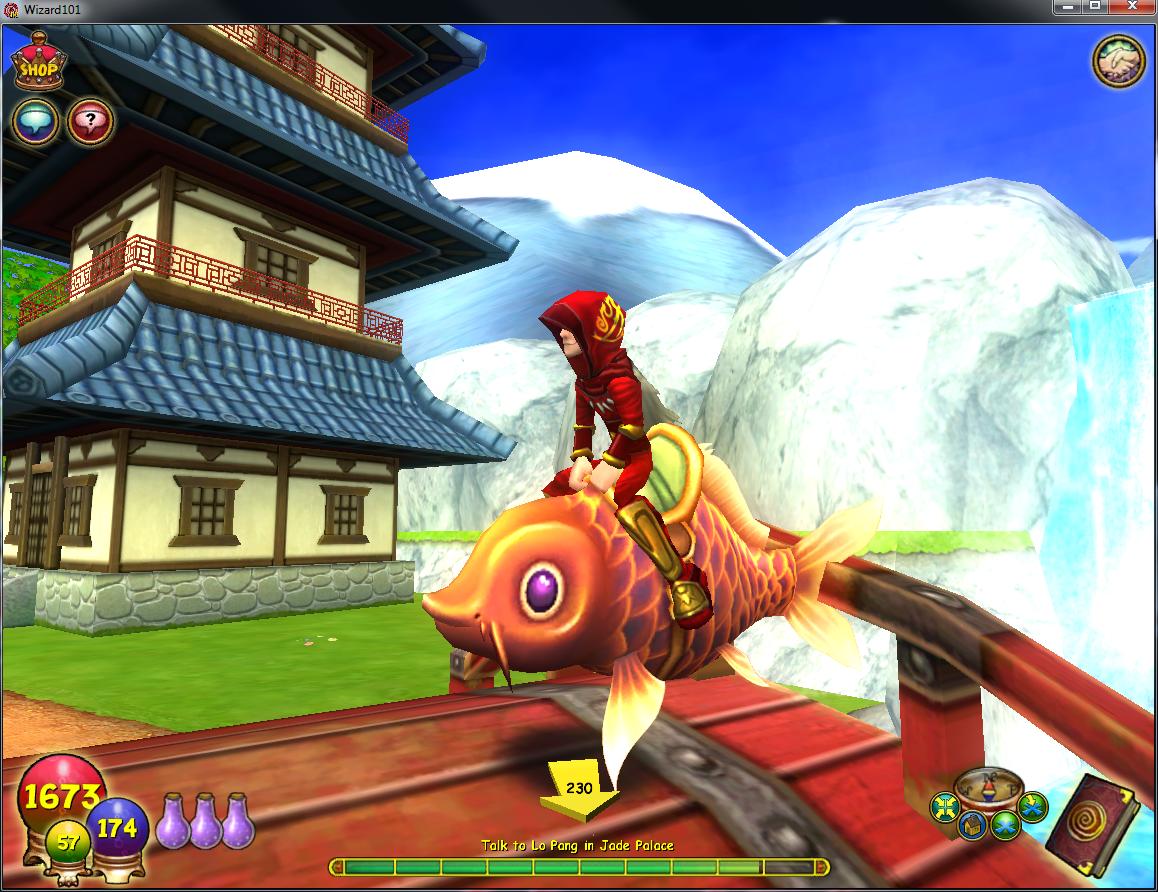The height and width of the screenshot is (892, 1158).
Task: Minimize the Wizard101 window
Action: point(1067,7)
